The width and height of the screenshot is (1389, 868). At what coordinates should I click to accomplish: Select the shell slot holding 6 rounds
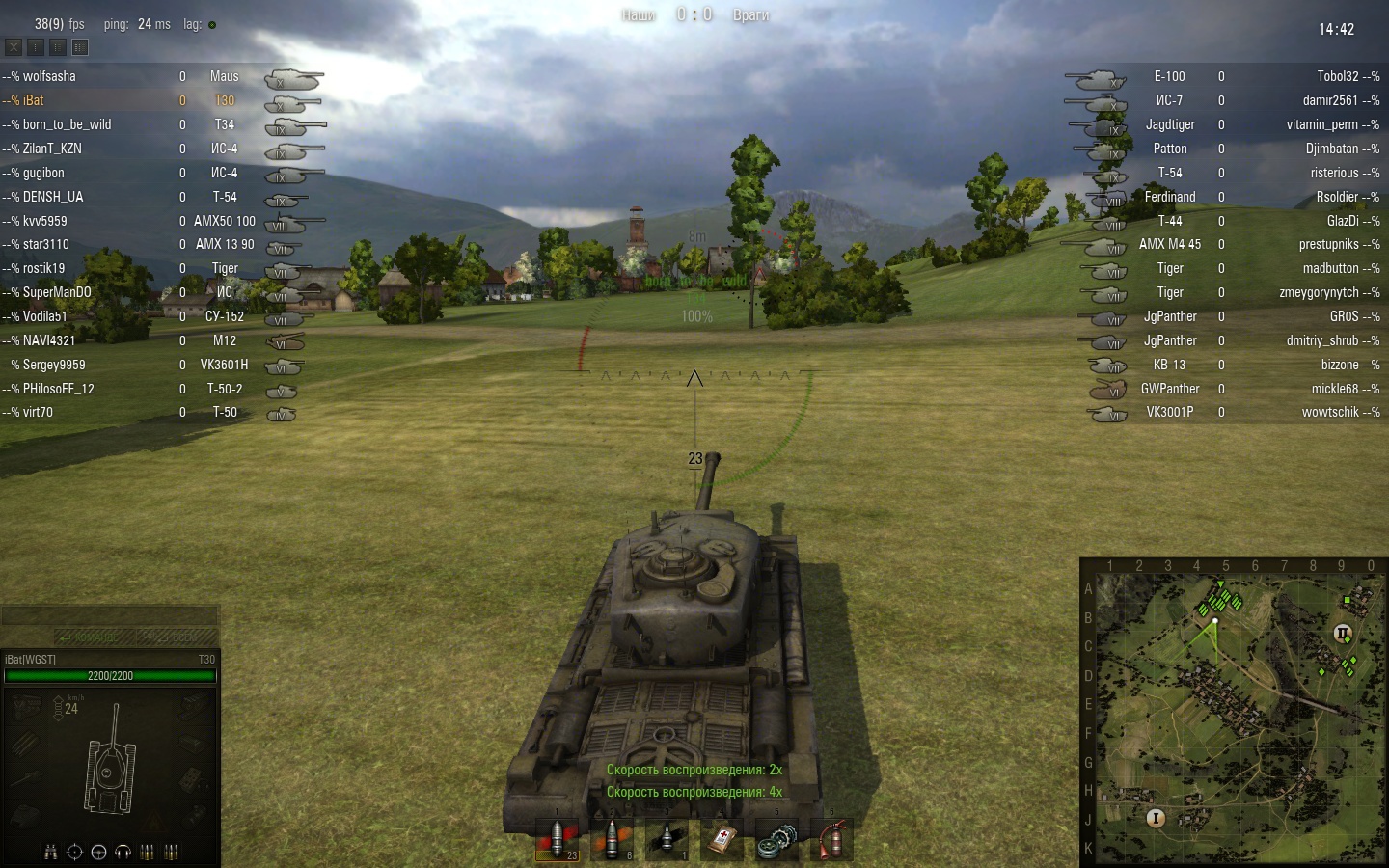pos(612,840)
